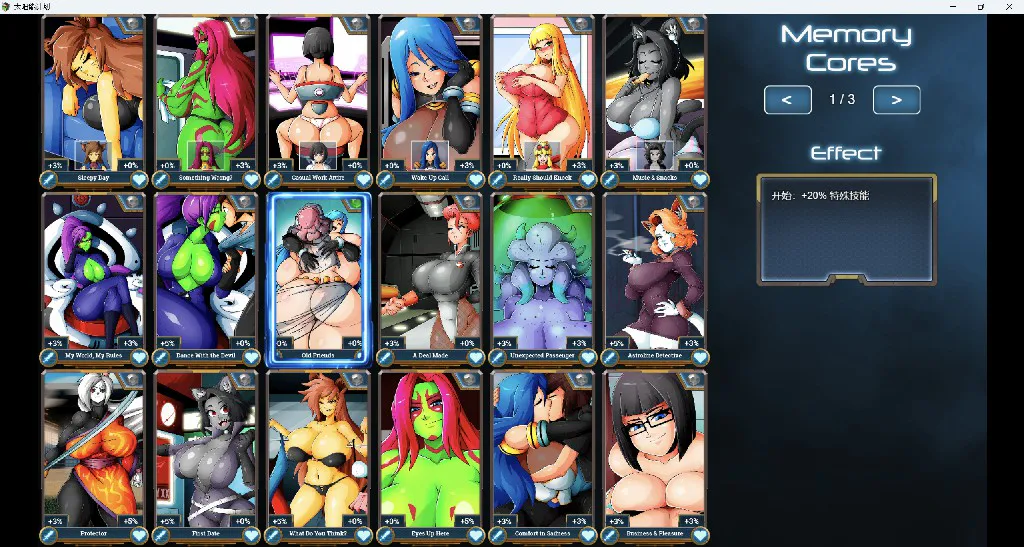Screen dimensions: 1024x547
Task: Choose the First Date memory card
Action: pos(206,450)
